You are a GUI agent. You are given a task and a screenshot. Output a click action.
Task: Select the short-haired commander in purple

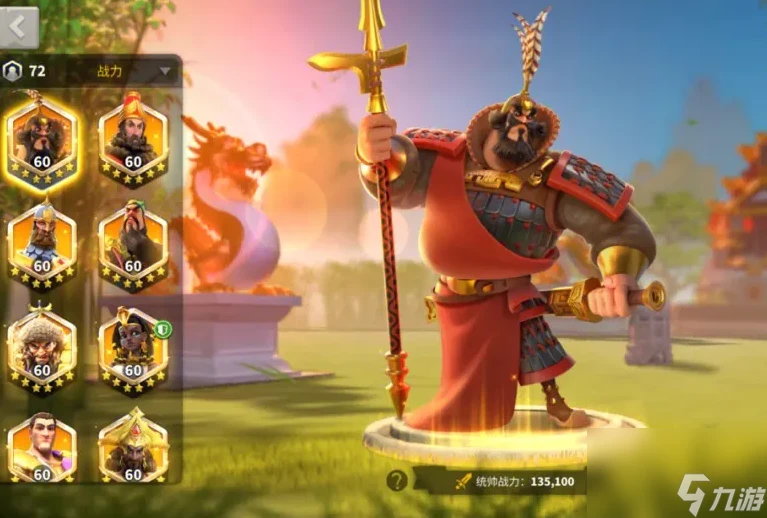pyautogui.click(x=42, y=447)
